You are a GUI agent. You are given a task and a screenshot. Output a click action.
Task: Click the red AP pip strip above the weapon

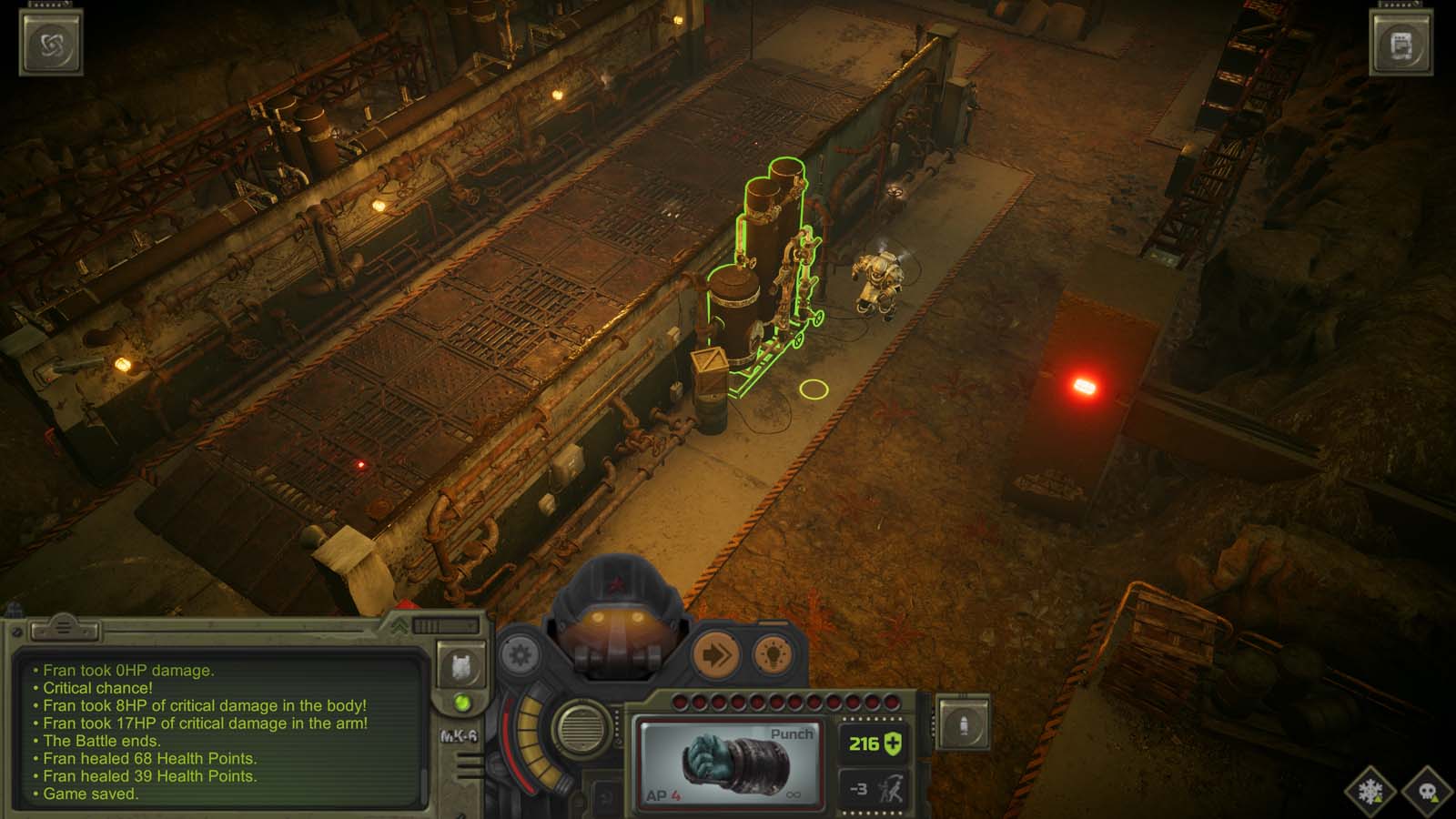coord(784,700)
